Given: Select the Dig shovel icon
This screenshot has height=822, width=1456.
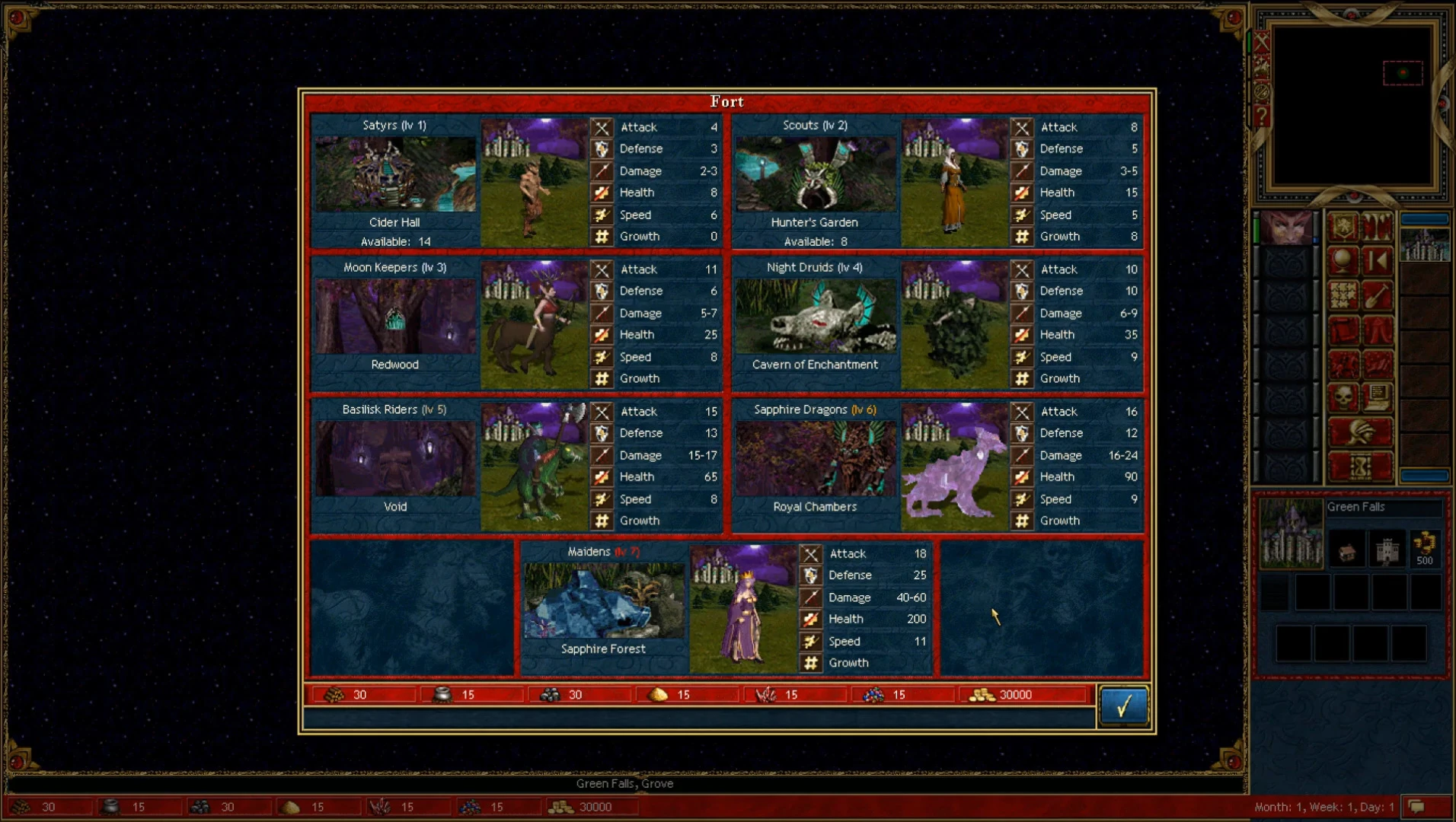Looking at the screenshot, I should coord(1377,294).
